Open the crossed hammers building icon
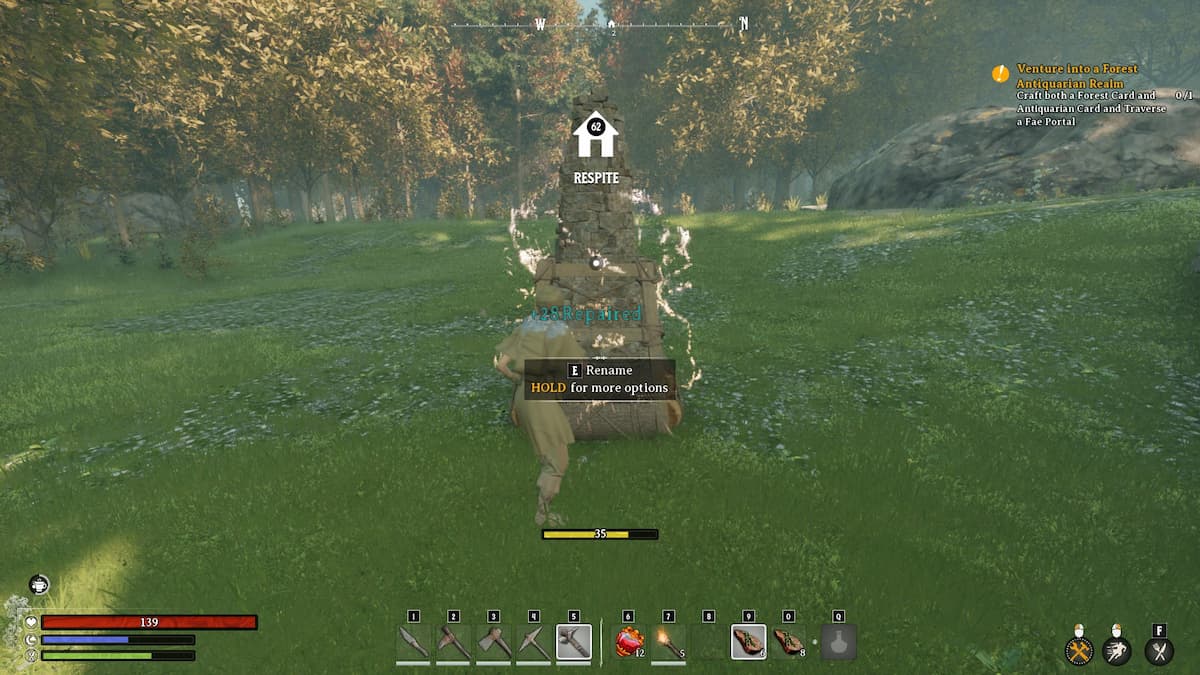This screenshot has height=675, width=1200. (1078, 651)
